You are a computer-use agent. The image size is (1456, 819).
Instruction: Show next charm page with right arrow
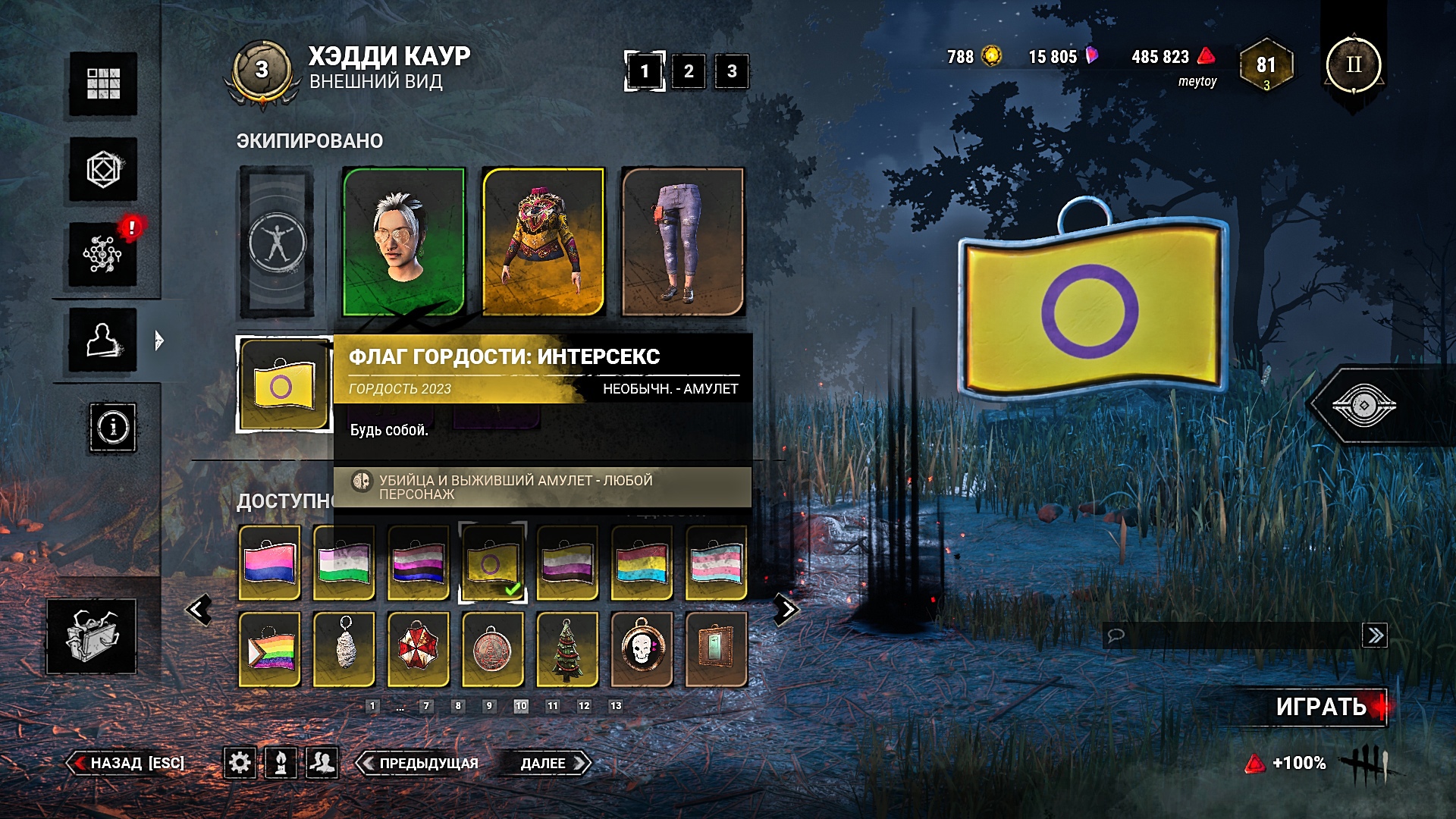point(786,609)
